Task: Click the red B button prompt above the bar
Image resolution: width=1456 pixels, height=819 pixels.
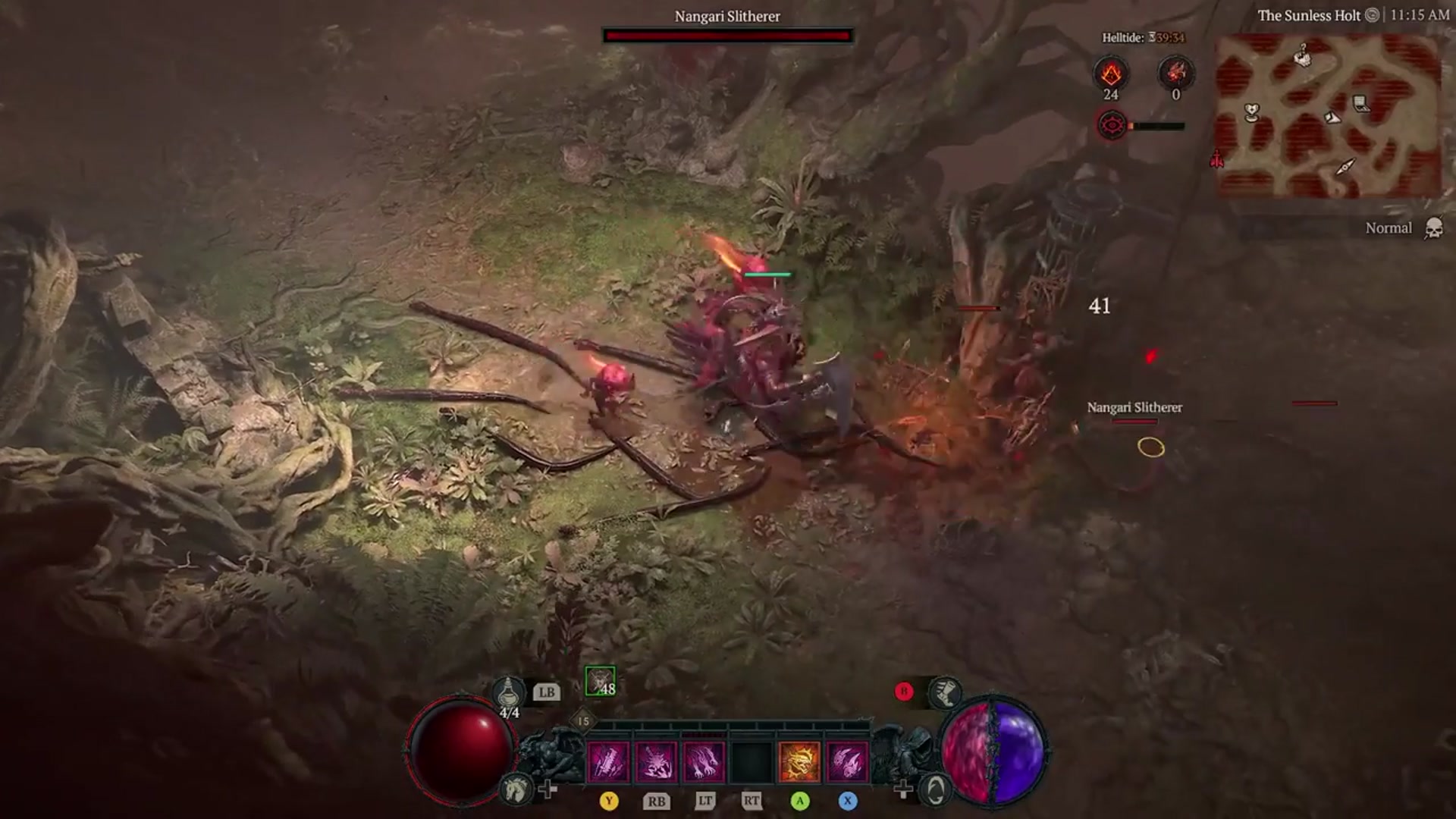Action: click(x=903, y=691)
